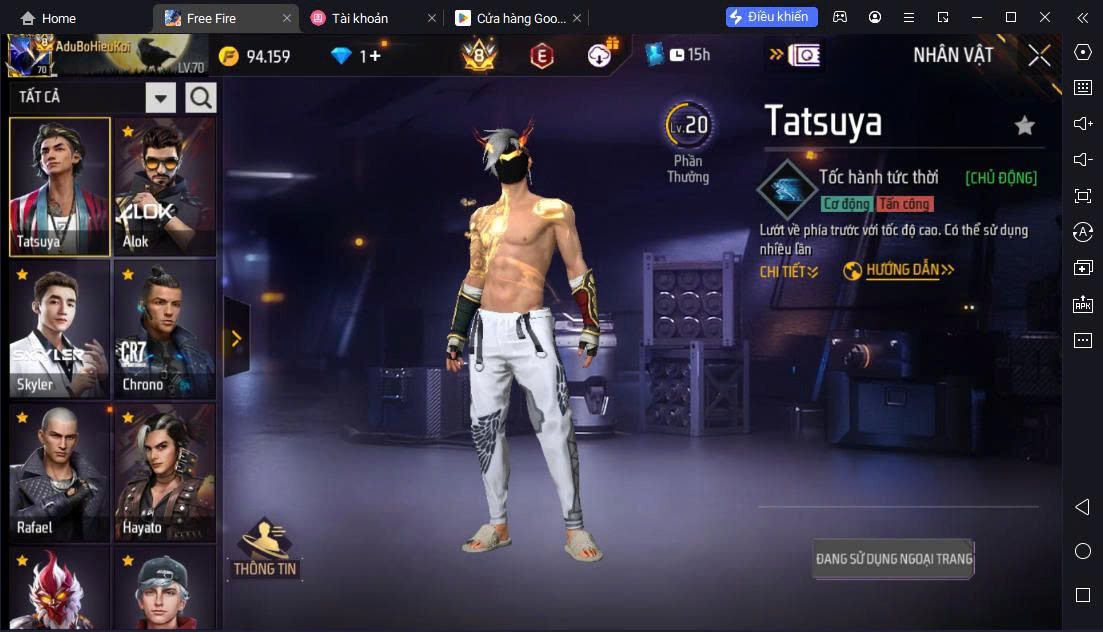1103x632 pixels.
Task: Choose the Skyler character card
Action: point(60,330)
